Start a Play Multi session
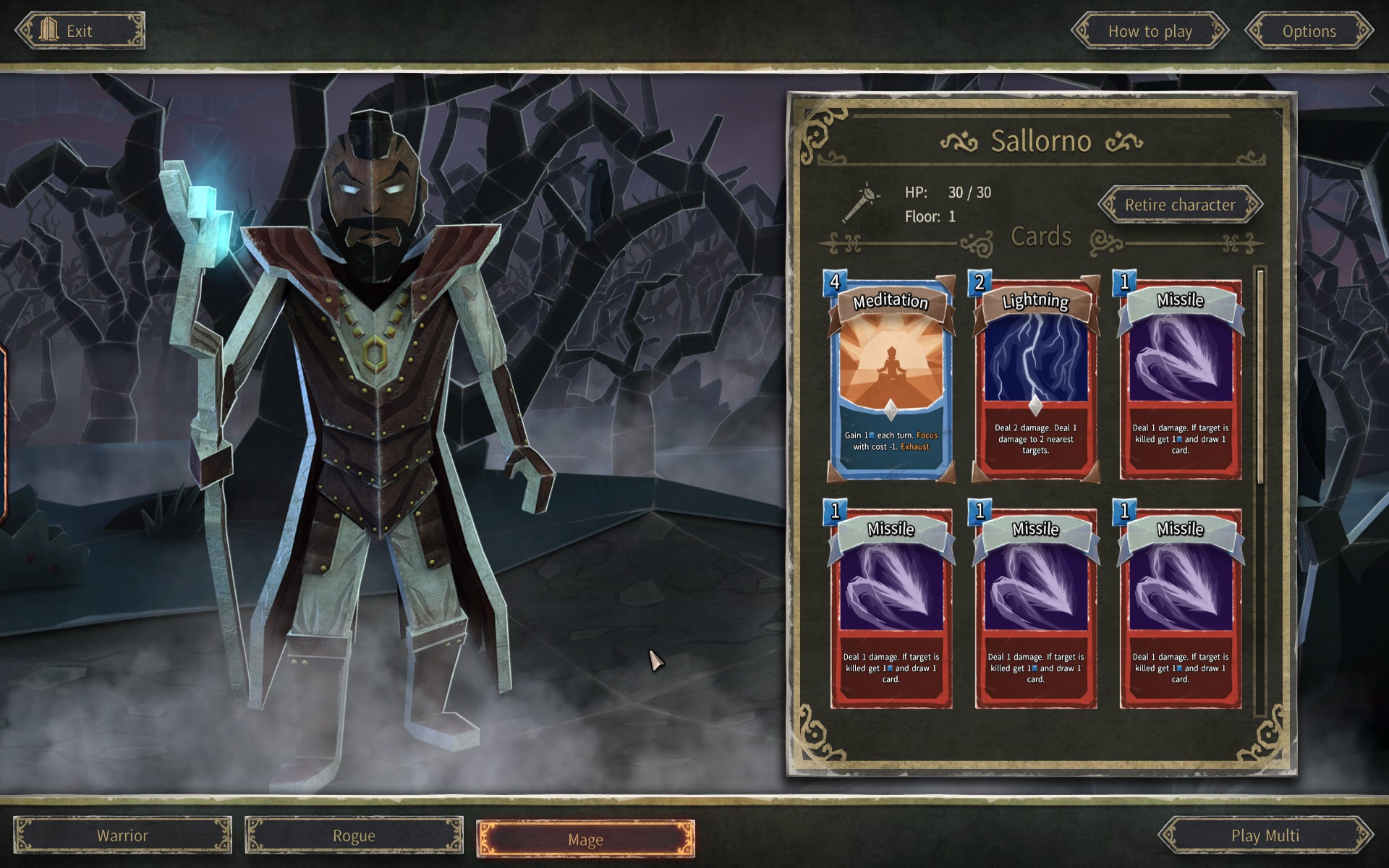 tap(1265, 835)
